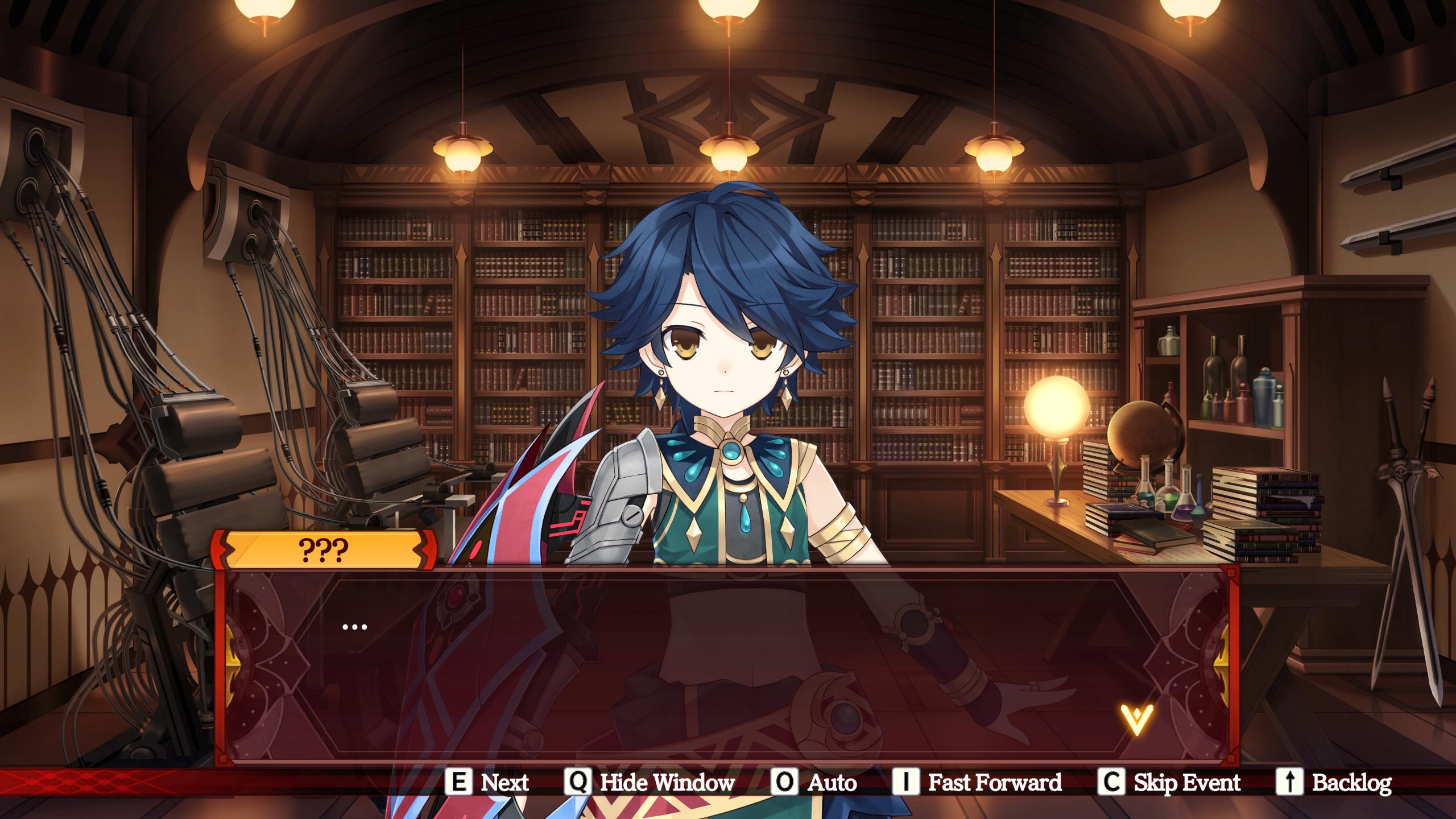Click the golden continue arrow in dialogue box
Viewport: 1456px width, 819px height.
click(1136, 719)
